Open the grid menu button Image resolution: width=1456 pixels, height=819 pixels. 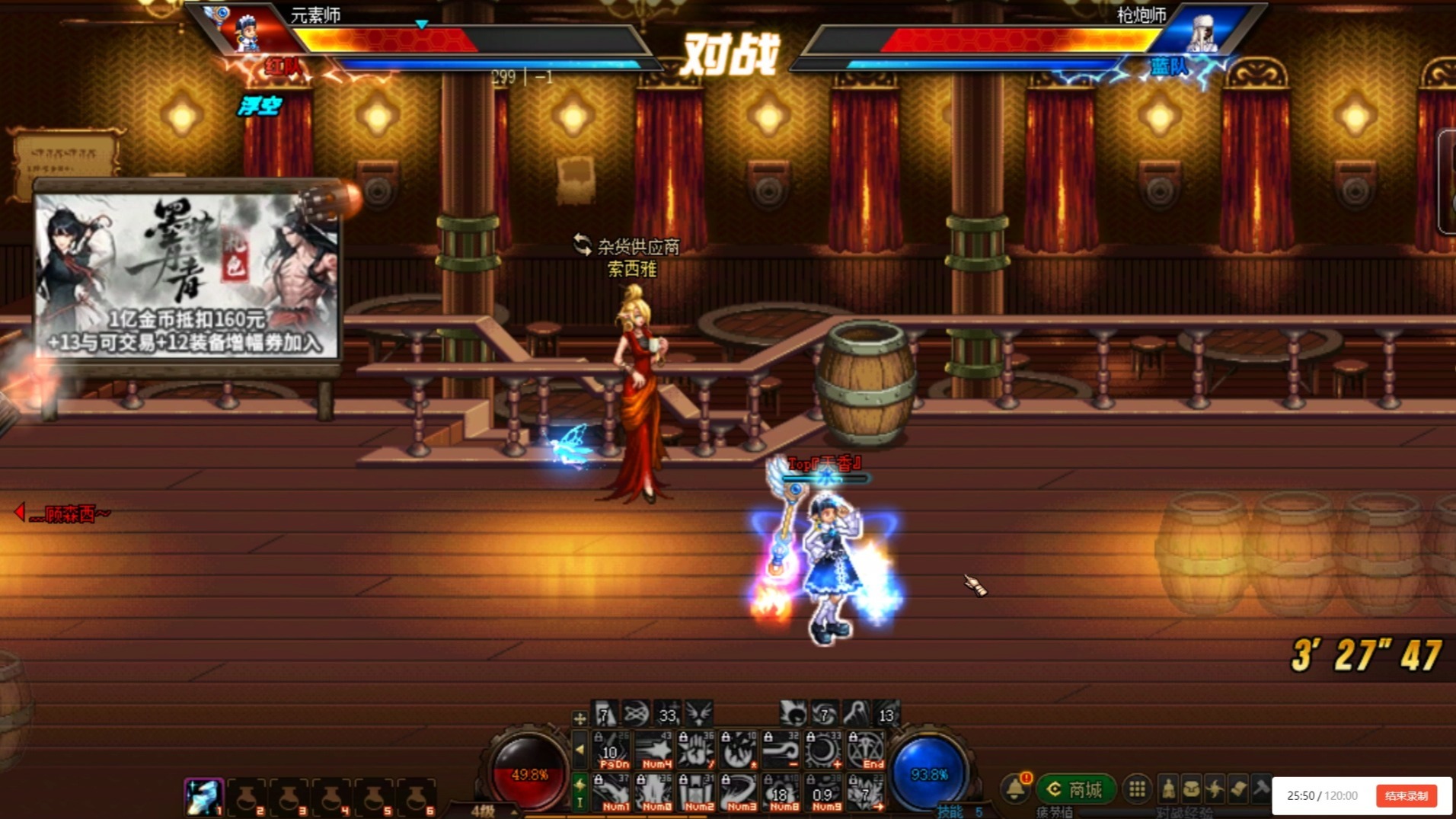(1137, 789)
